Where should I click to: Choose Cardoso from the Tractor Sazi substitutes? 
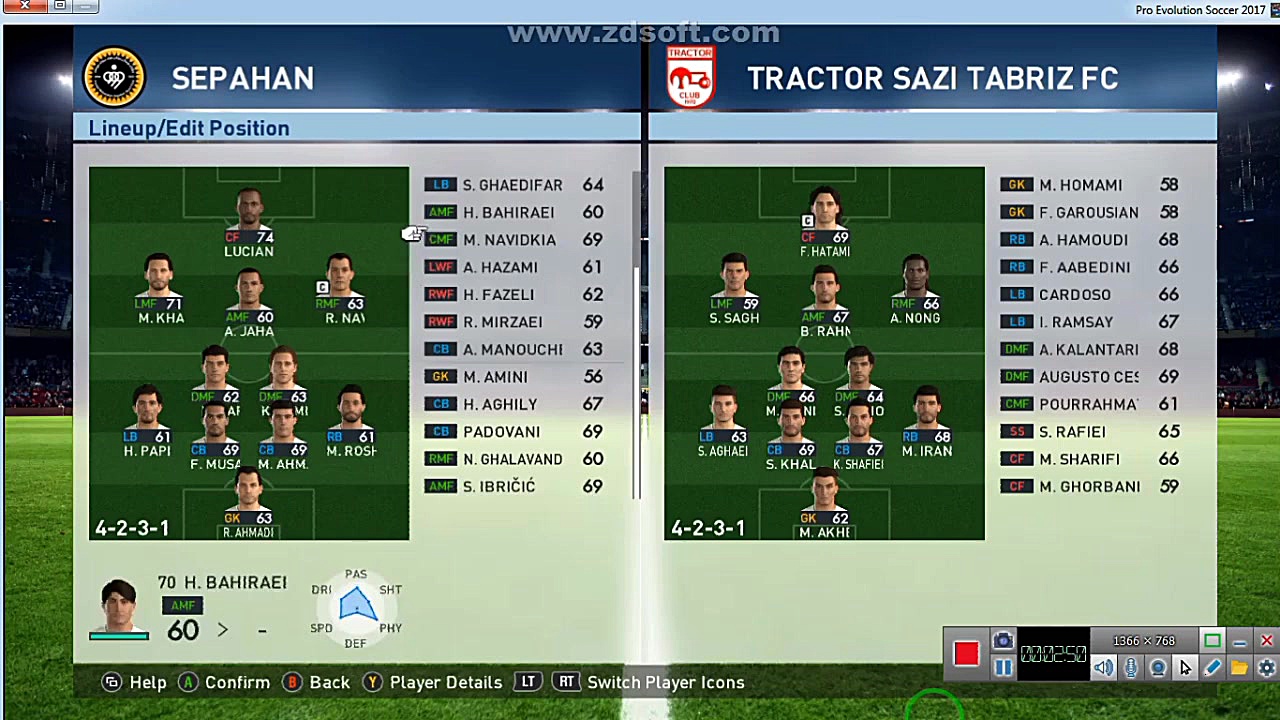[1074, 295]
